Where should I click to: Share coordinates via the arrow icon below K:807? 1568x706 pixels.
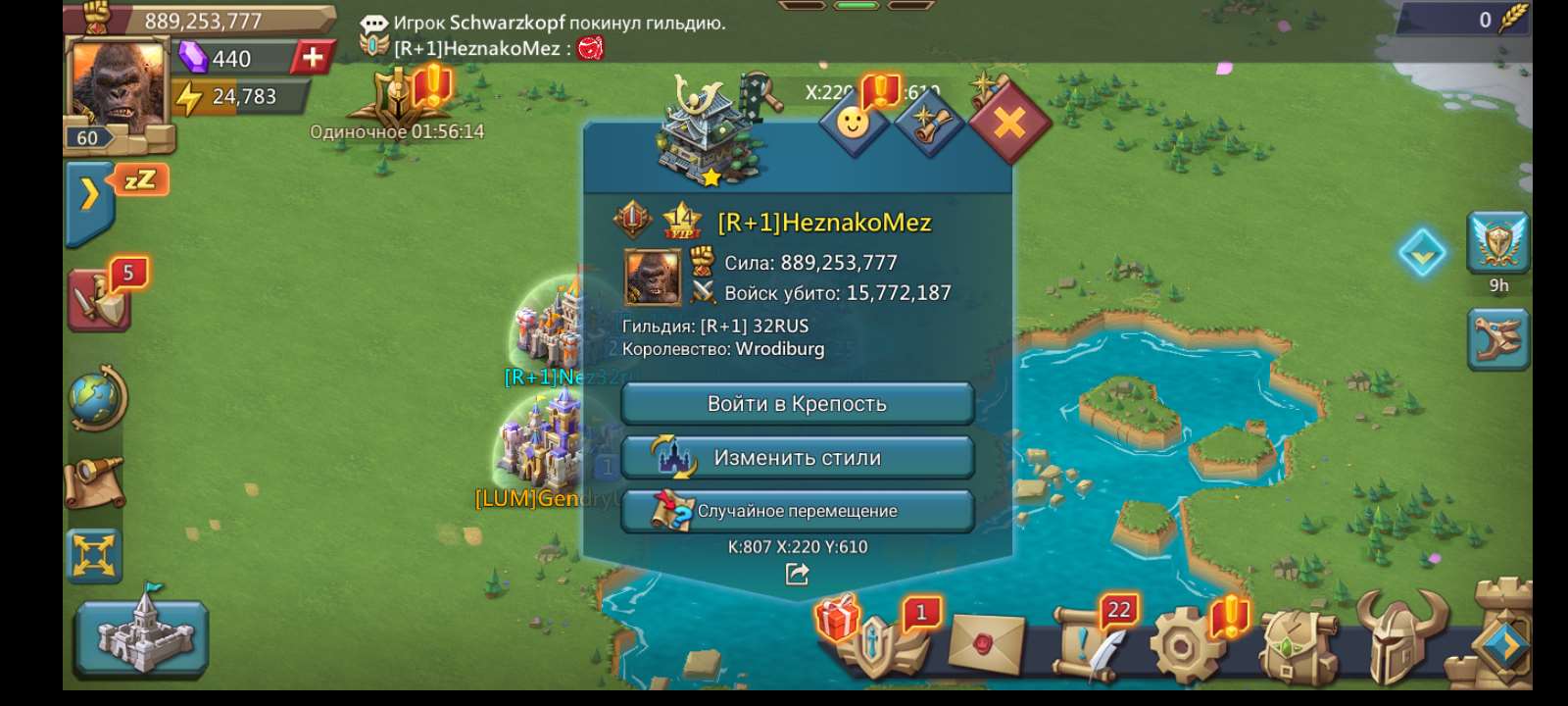797,576
